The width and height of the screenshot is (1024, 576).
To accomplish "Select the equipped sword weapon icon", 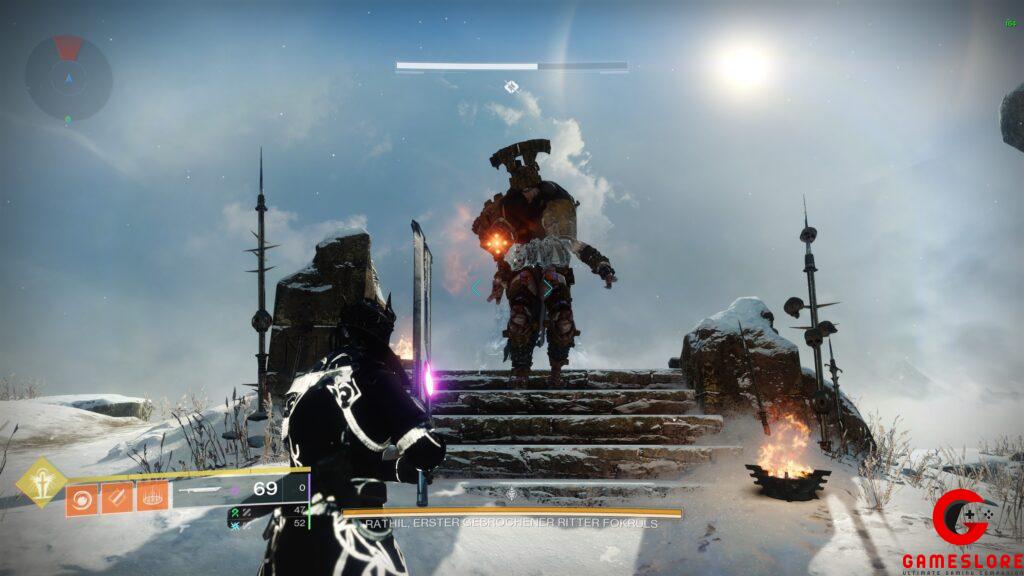I will click(x=205, y=490).
